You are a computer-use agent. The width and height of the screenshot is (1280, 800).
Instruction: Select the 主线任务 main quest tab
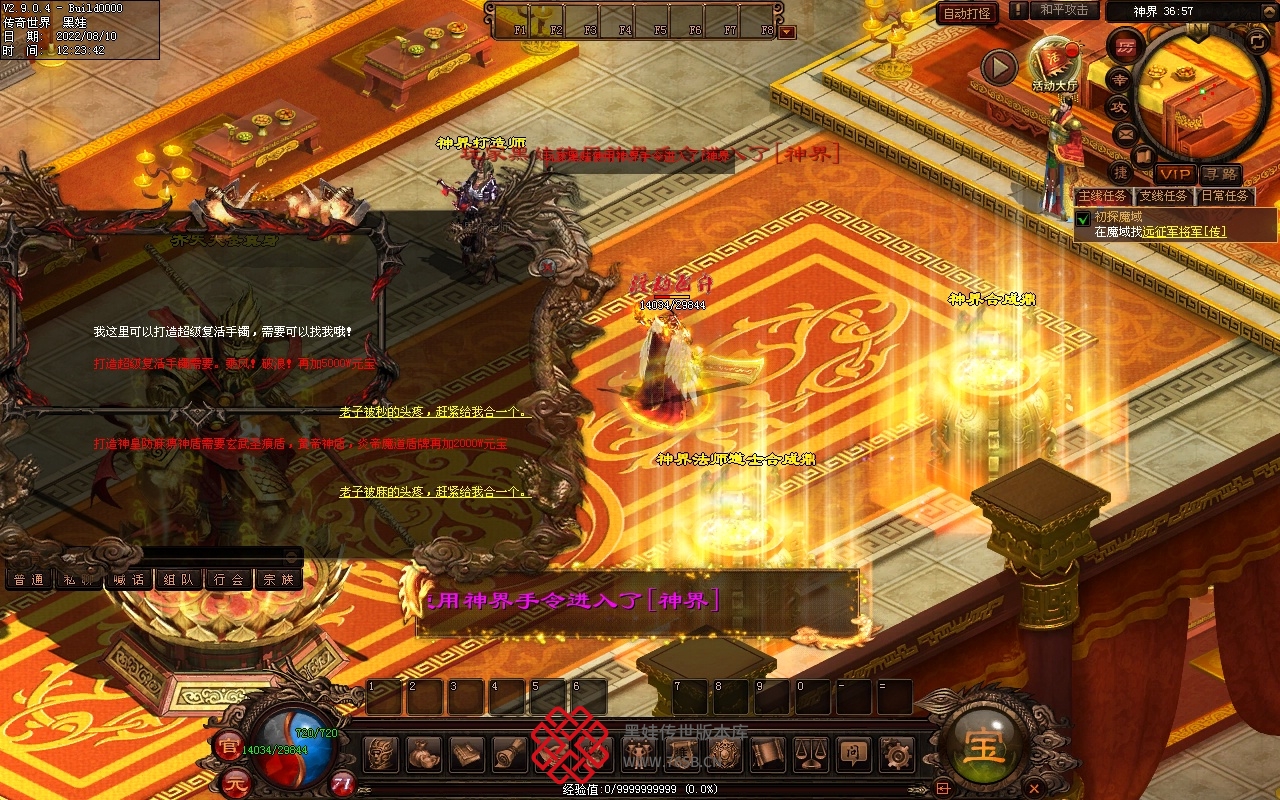pyautogui.click(x=1102, y=196)
